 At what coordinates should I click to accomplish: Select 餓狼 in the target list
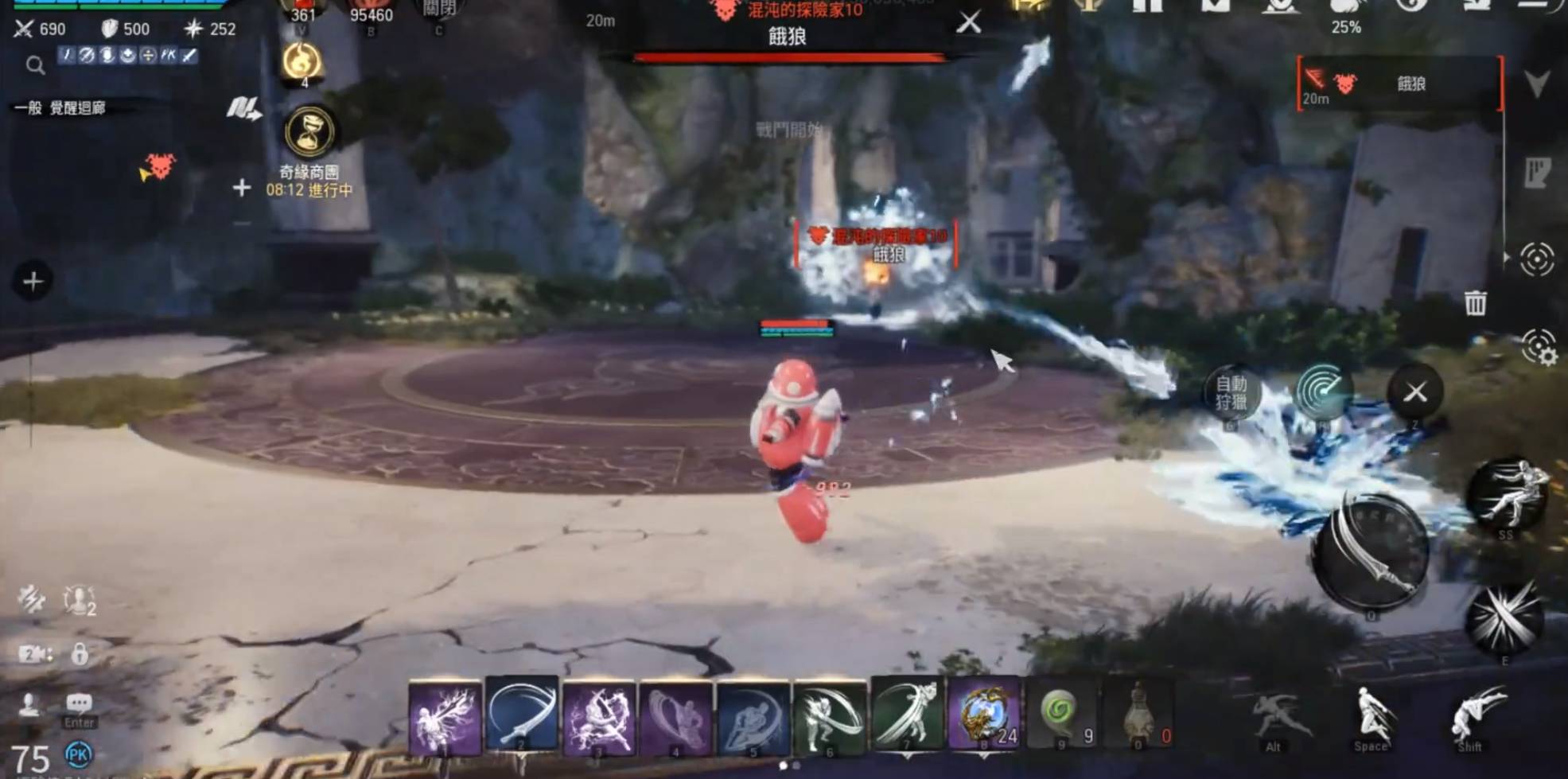pyautogui.click(x=1400, y=84)
